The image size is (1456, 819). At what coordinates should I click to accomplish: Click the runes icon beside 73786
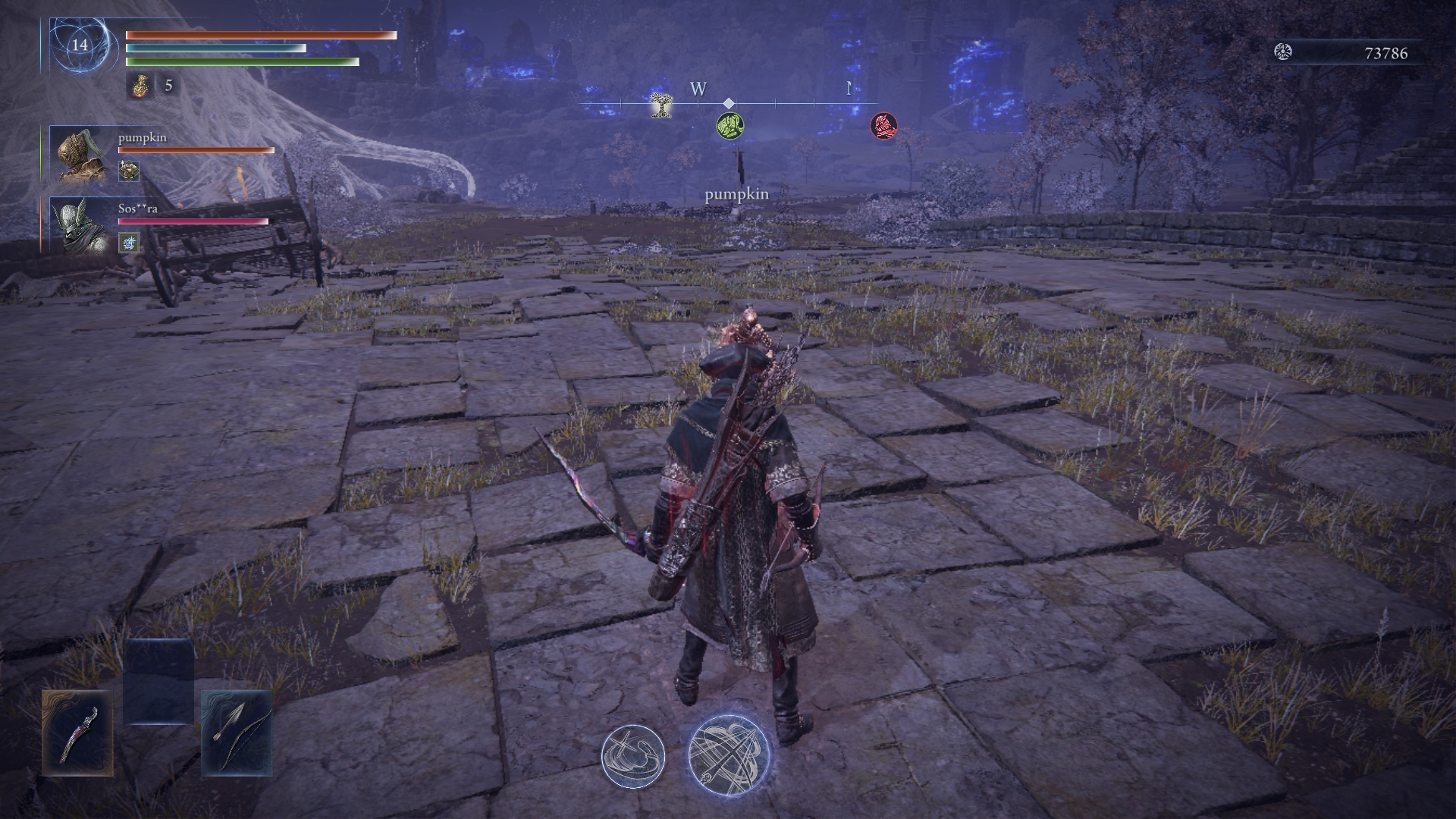[1283, 52]
